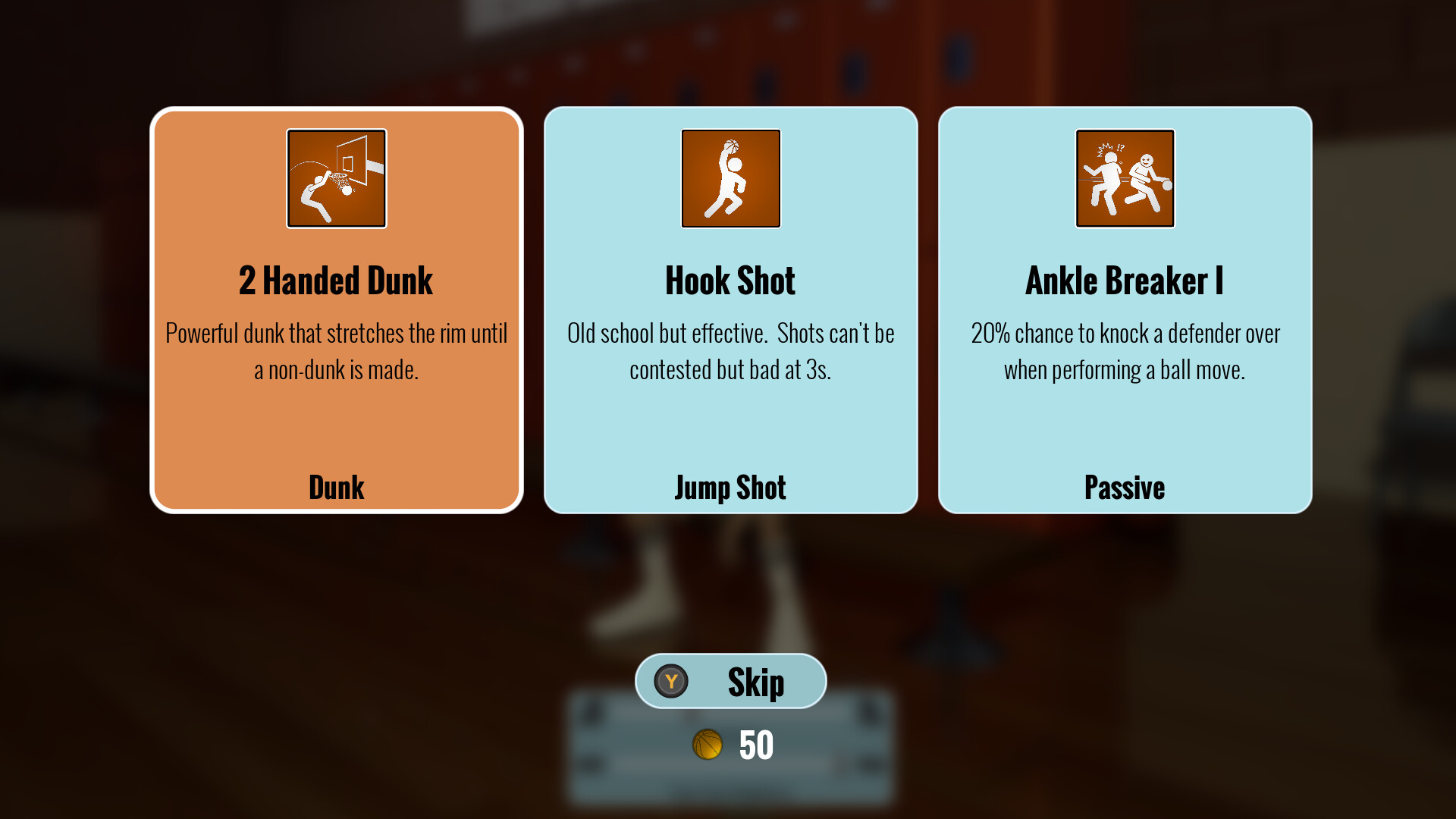Viewport: 1456px width, 819px height.
Task: Click the Skip button
Action: point(730,681)
